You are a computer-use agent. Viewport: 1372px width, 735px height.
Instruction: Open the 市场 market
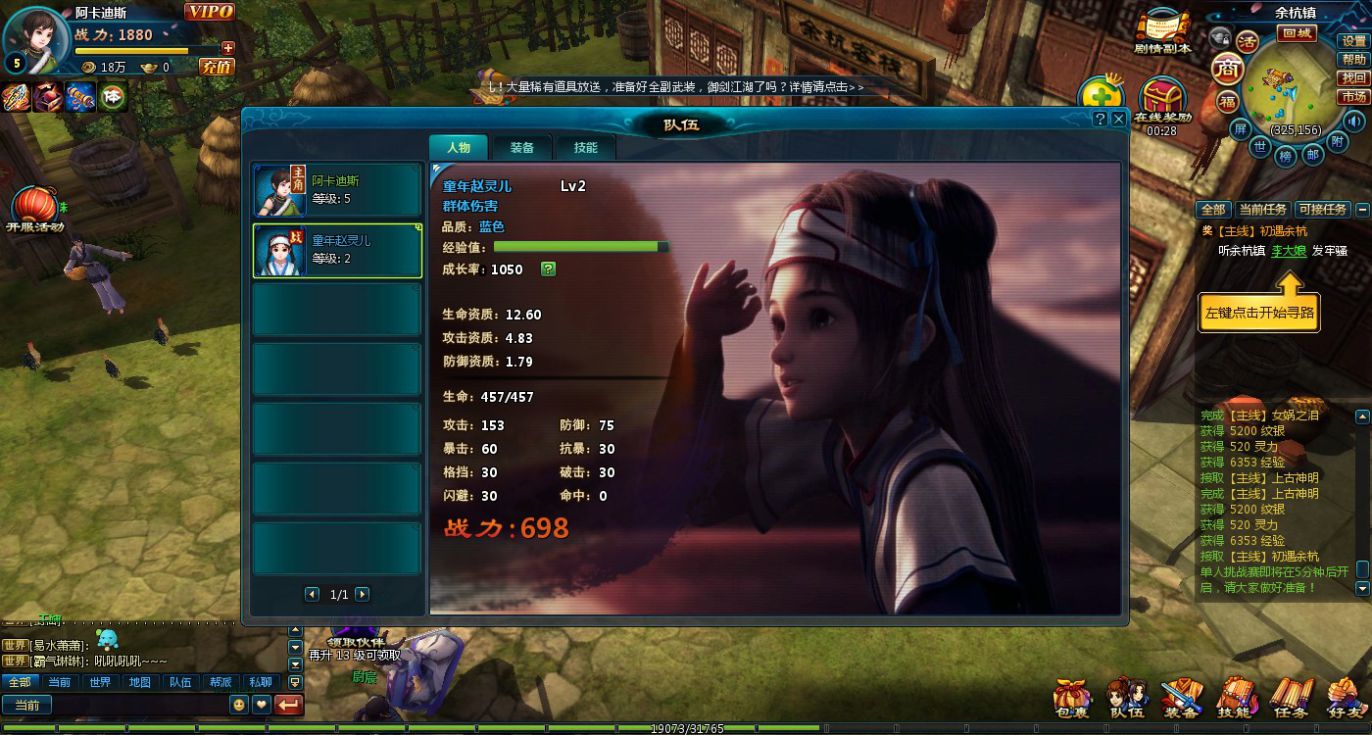click(1354, 97)
